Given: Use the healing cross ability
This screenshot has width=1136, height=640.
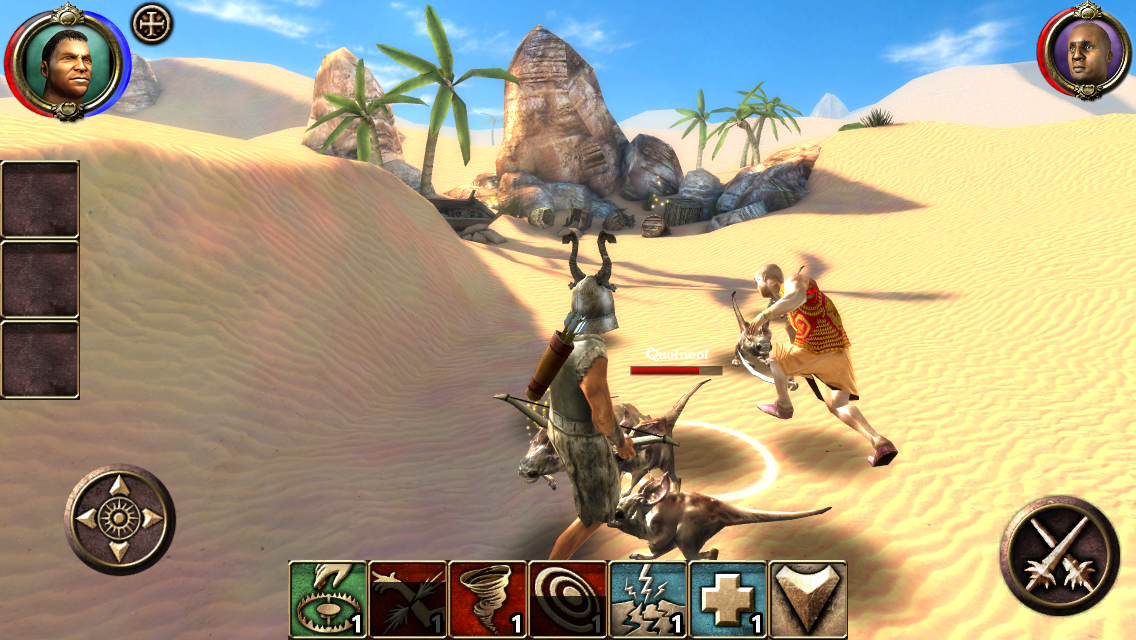Looking at the screenshot, I should pos(727,599).
